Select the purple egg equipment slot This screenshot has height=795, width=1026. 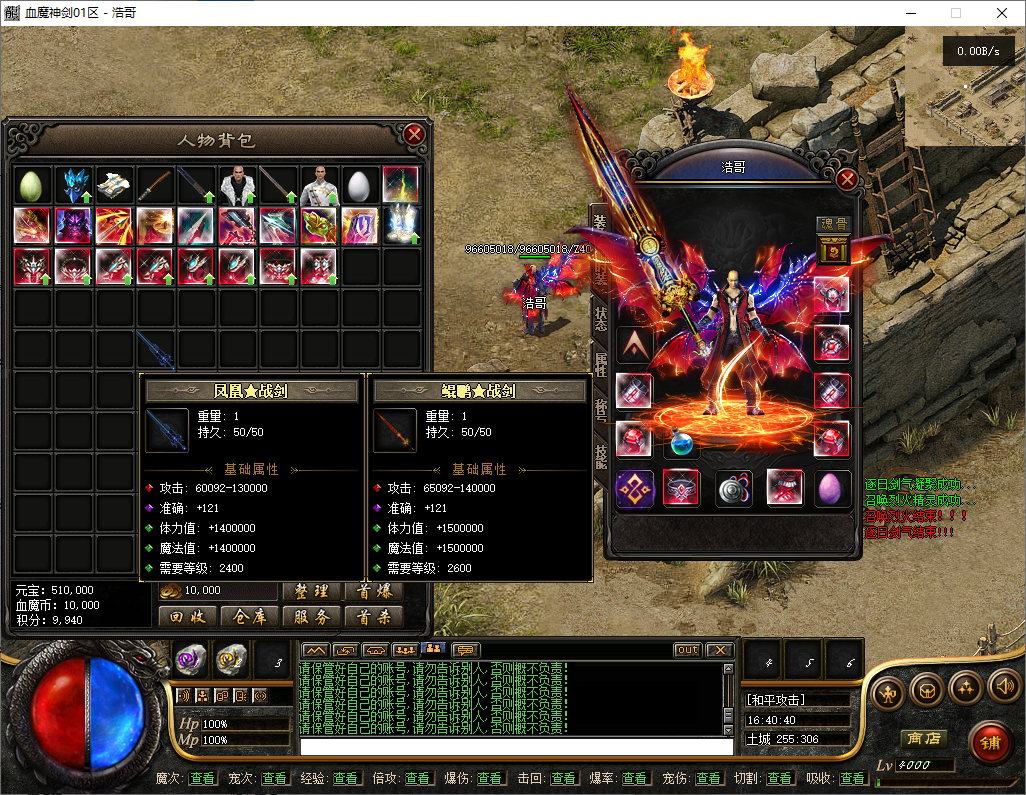(833, 488)
